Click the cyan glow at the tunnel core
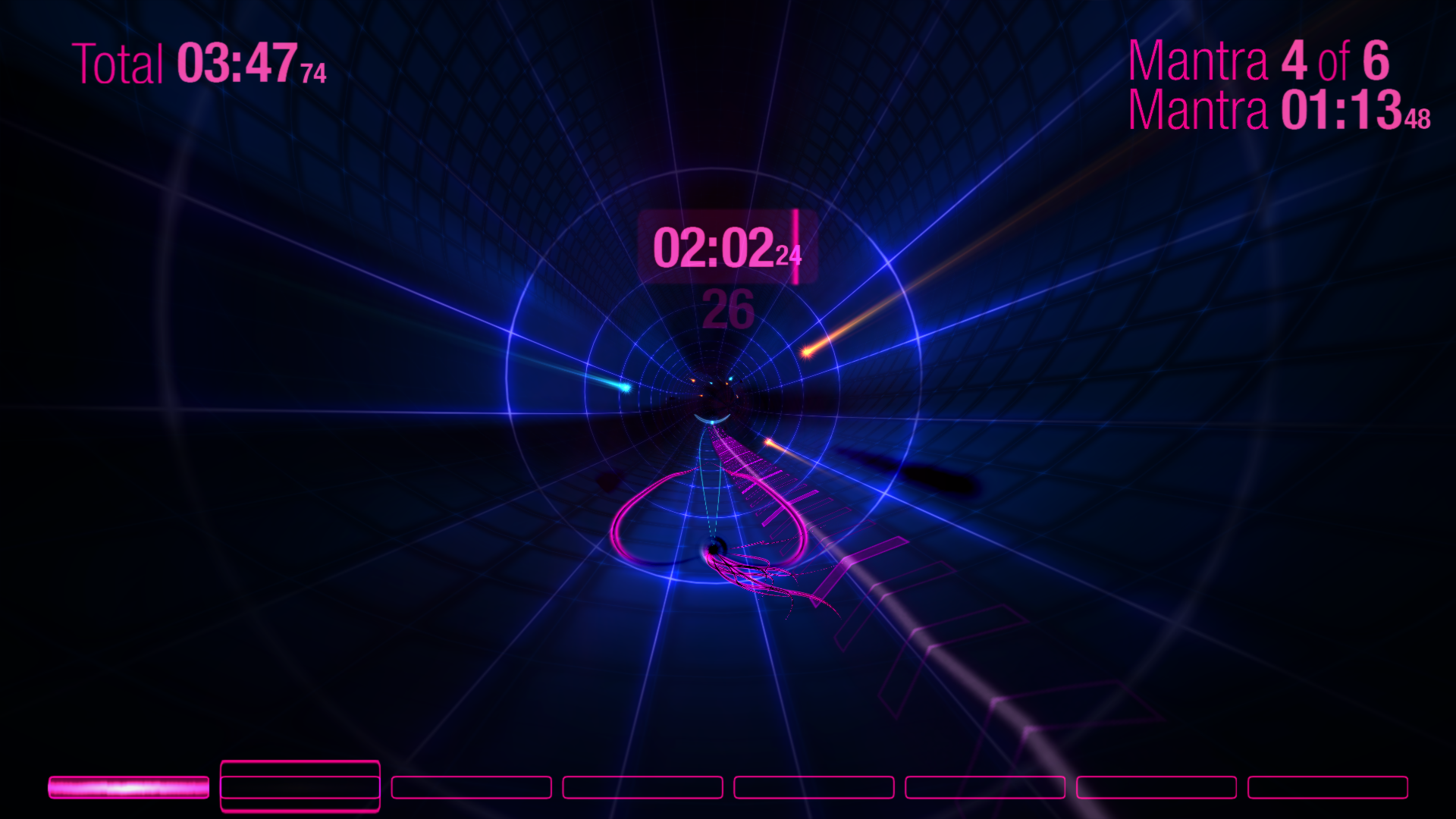This screenshot has height=819, width=1456. point(713,421)
